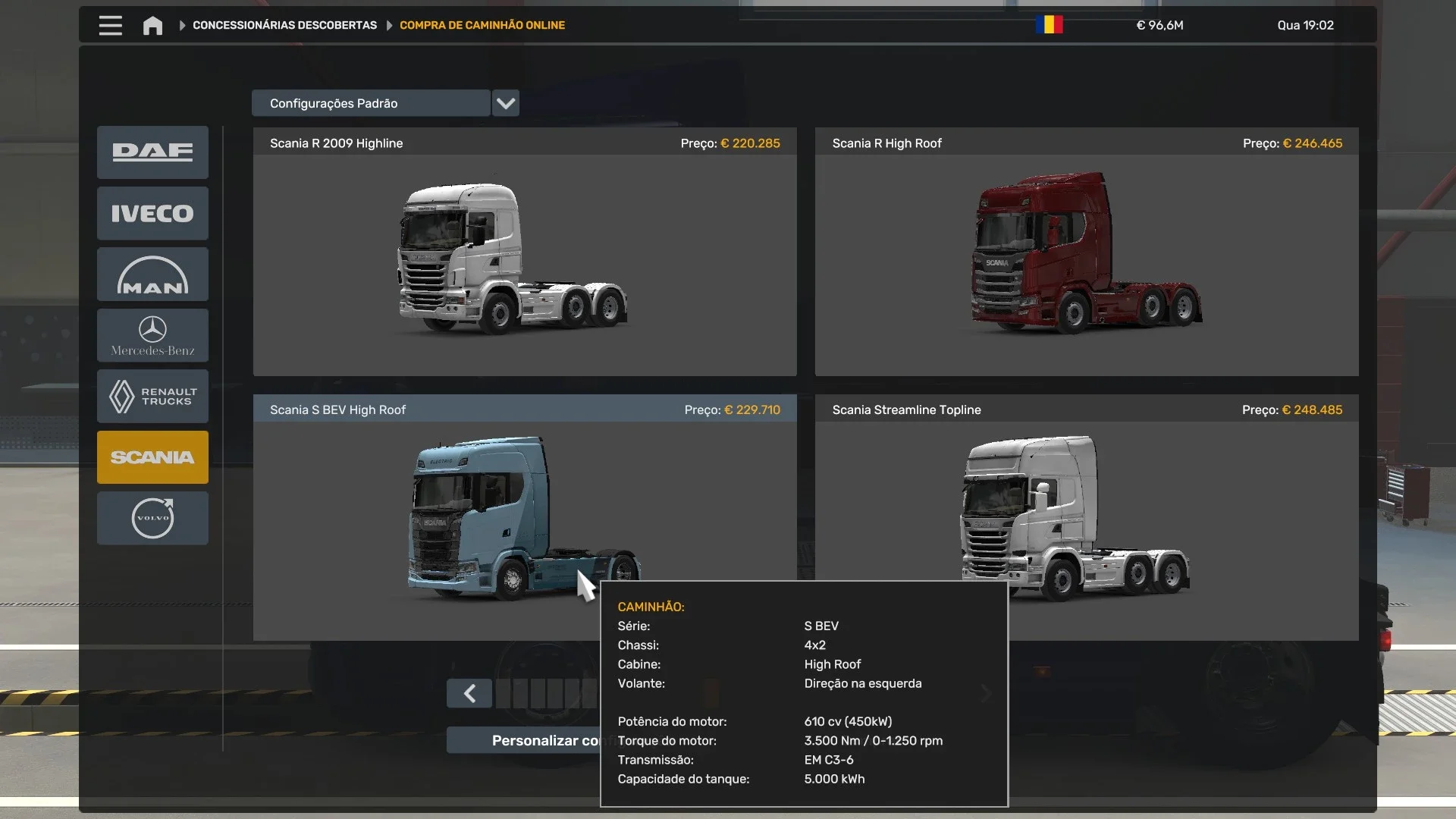Choose the MAN brand tab
1456x819 pixels.
(x=152, y=275)
